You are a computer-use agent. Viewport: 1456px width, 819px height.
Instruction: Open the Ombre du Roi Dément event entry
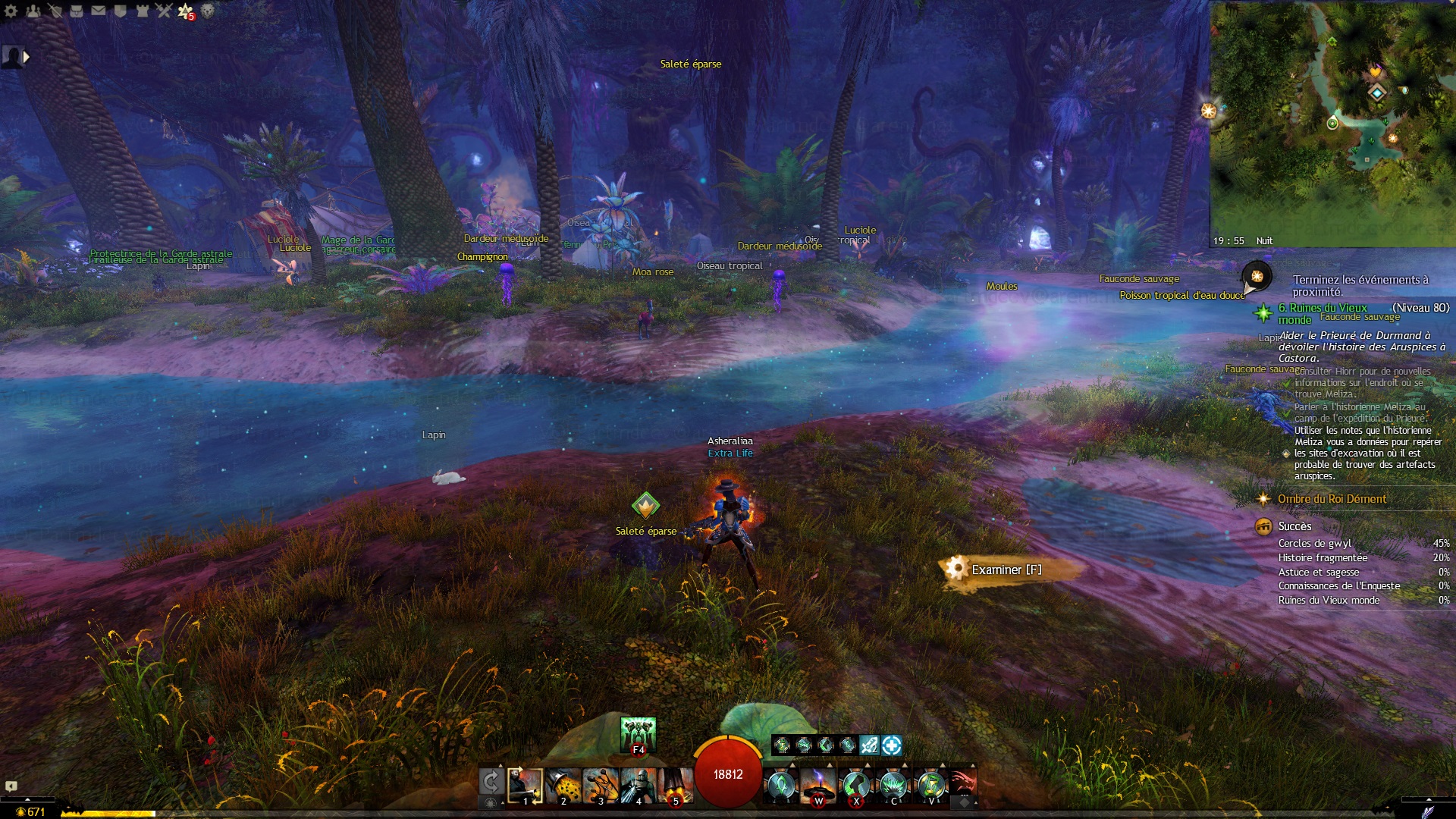click(x=1332, y=499)
